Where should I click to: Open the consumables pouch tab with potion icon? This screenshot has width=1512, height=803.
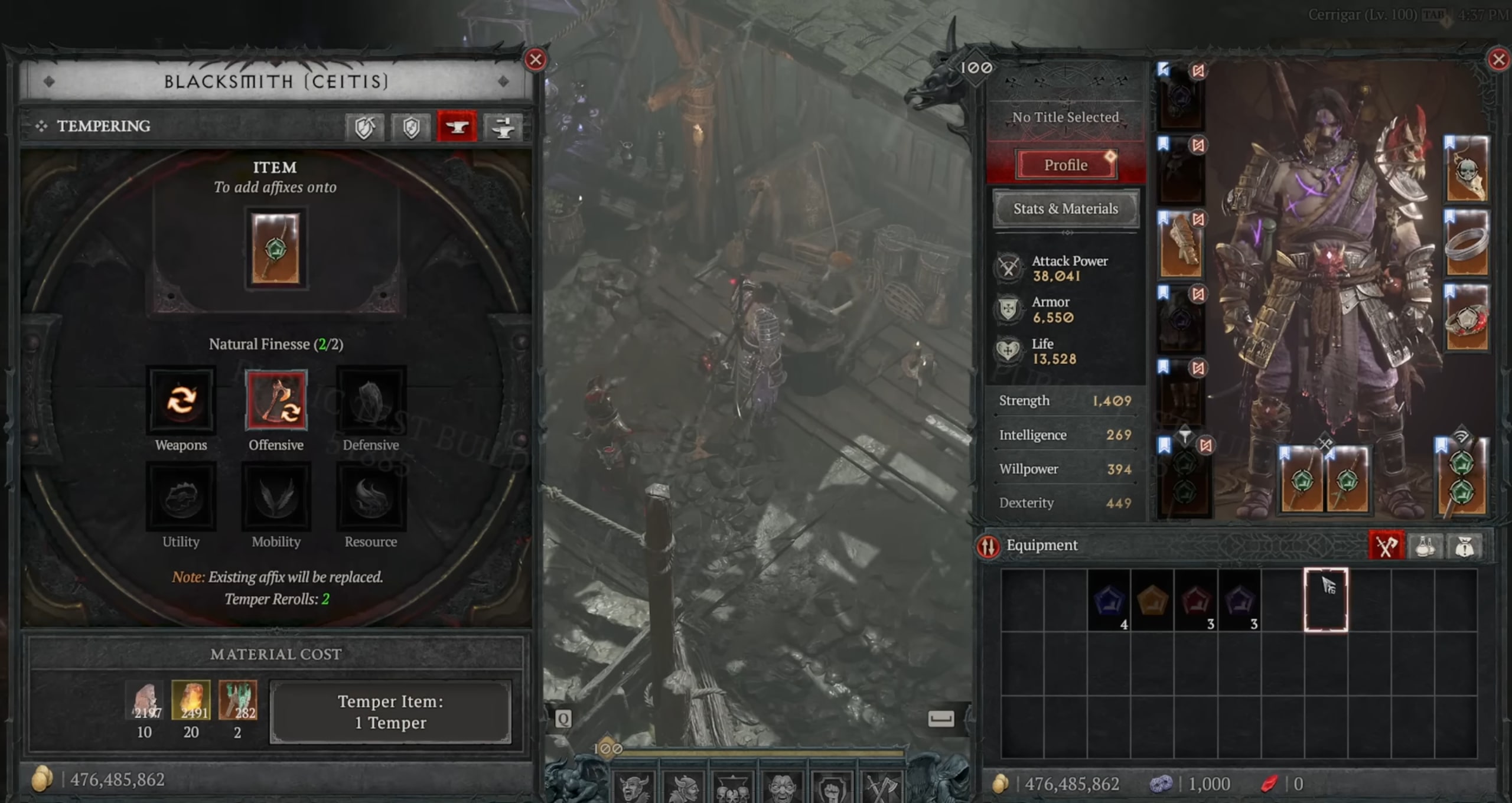1425,546
